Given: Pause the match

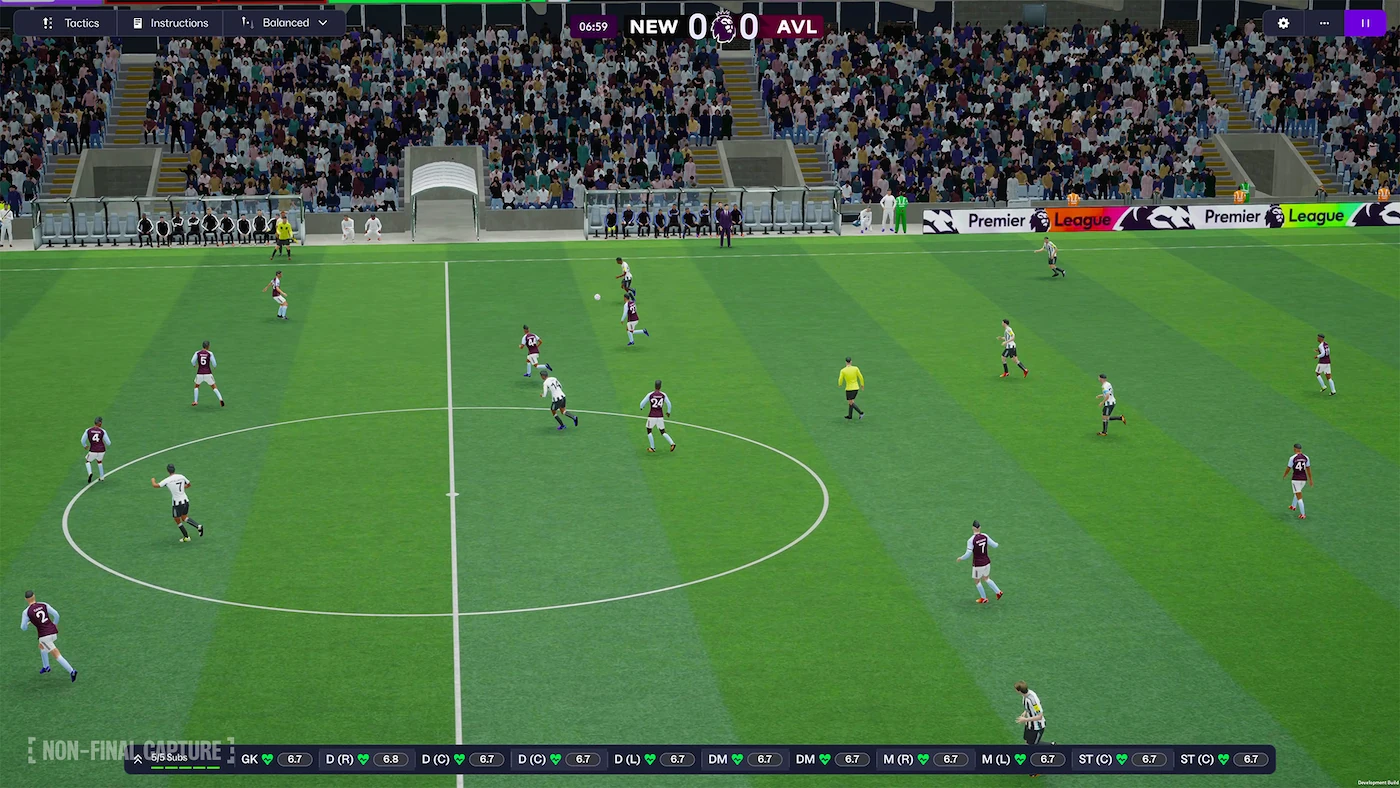Looking at the screenshot, I should coord(1365,22).
